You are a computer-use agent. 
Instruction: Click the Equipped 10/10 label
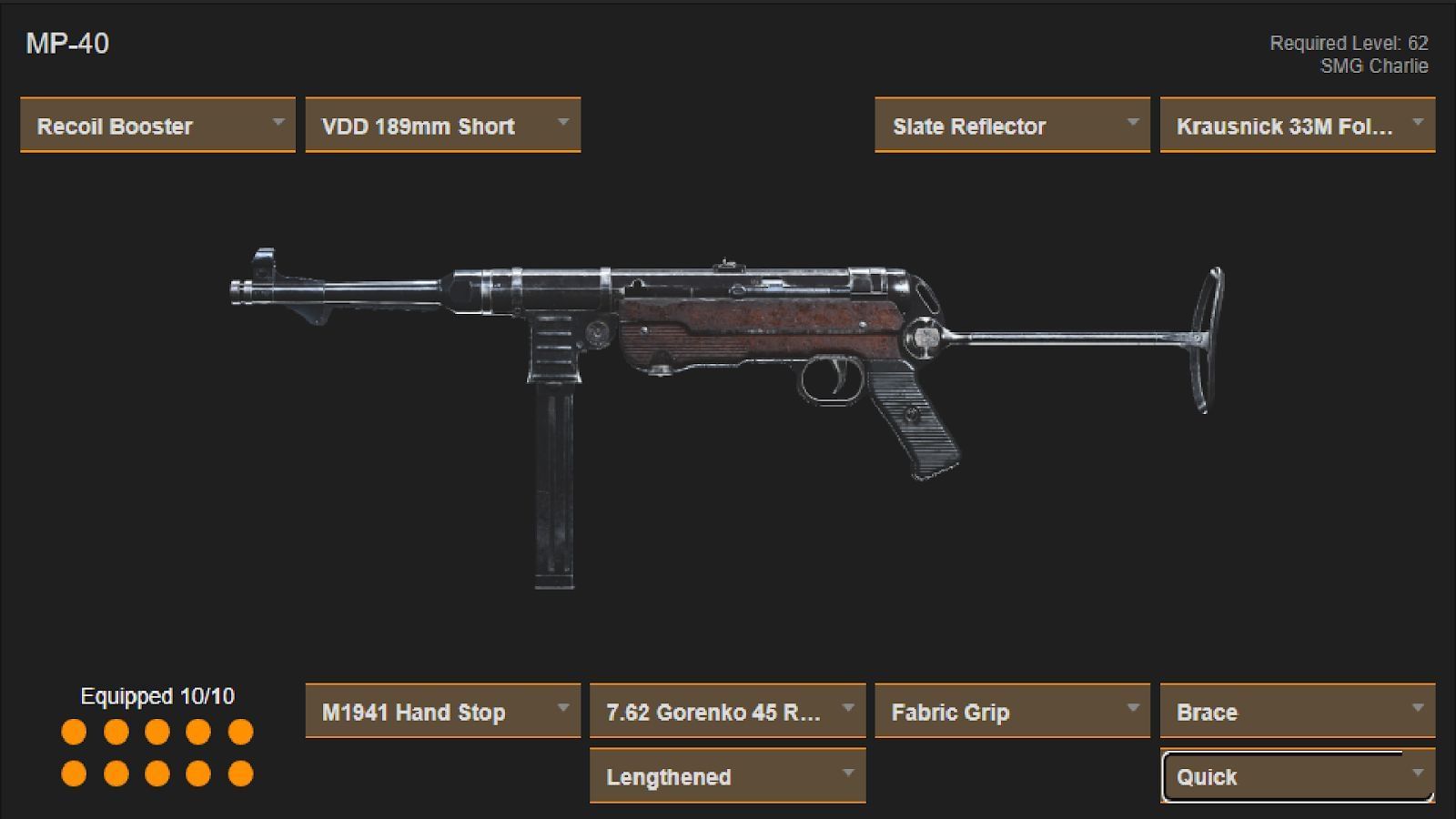(x=157, y=697)
